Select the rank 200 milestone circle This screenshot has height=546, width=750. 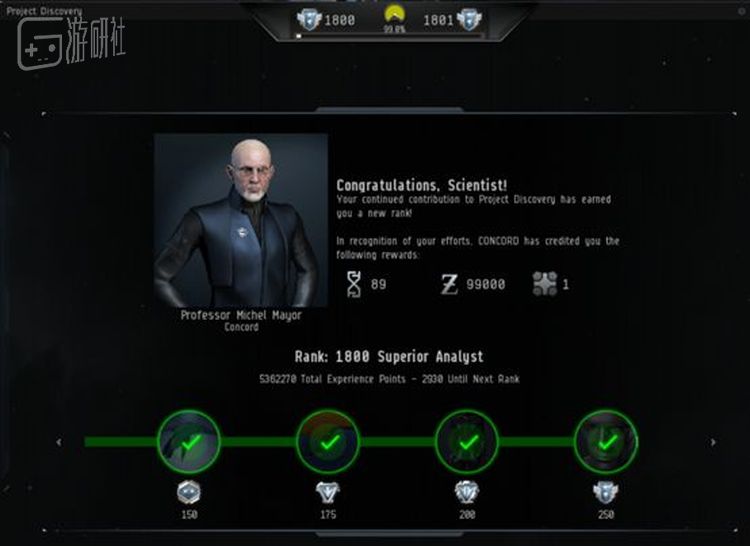click(466, 441)
